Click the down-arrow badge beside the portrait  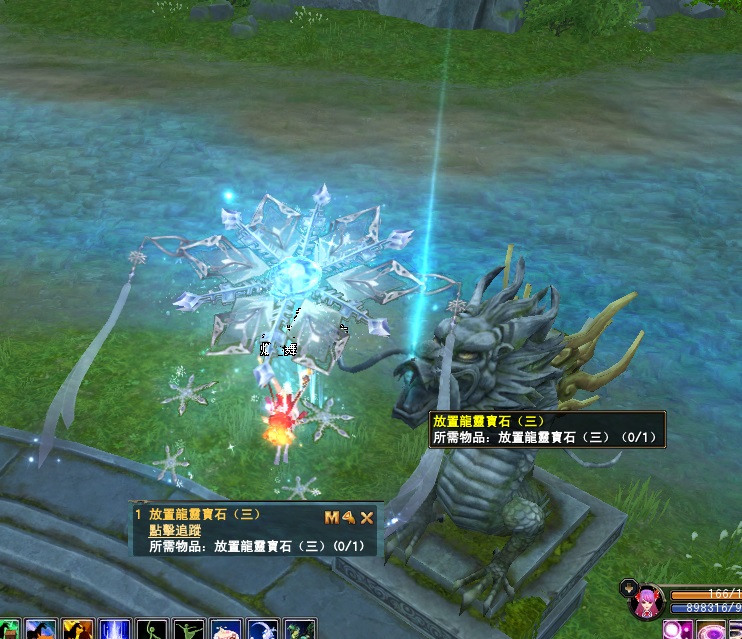click(627, 586)
